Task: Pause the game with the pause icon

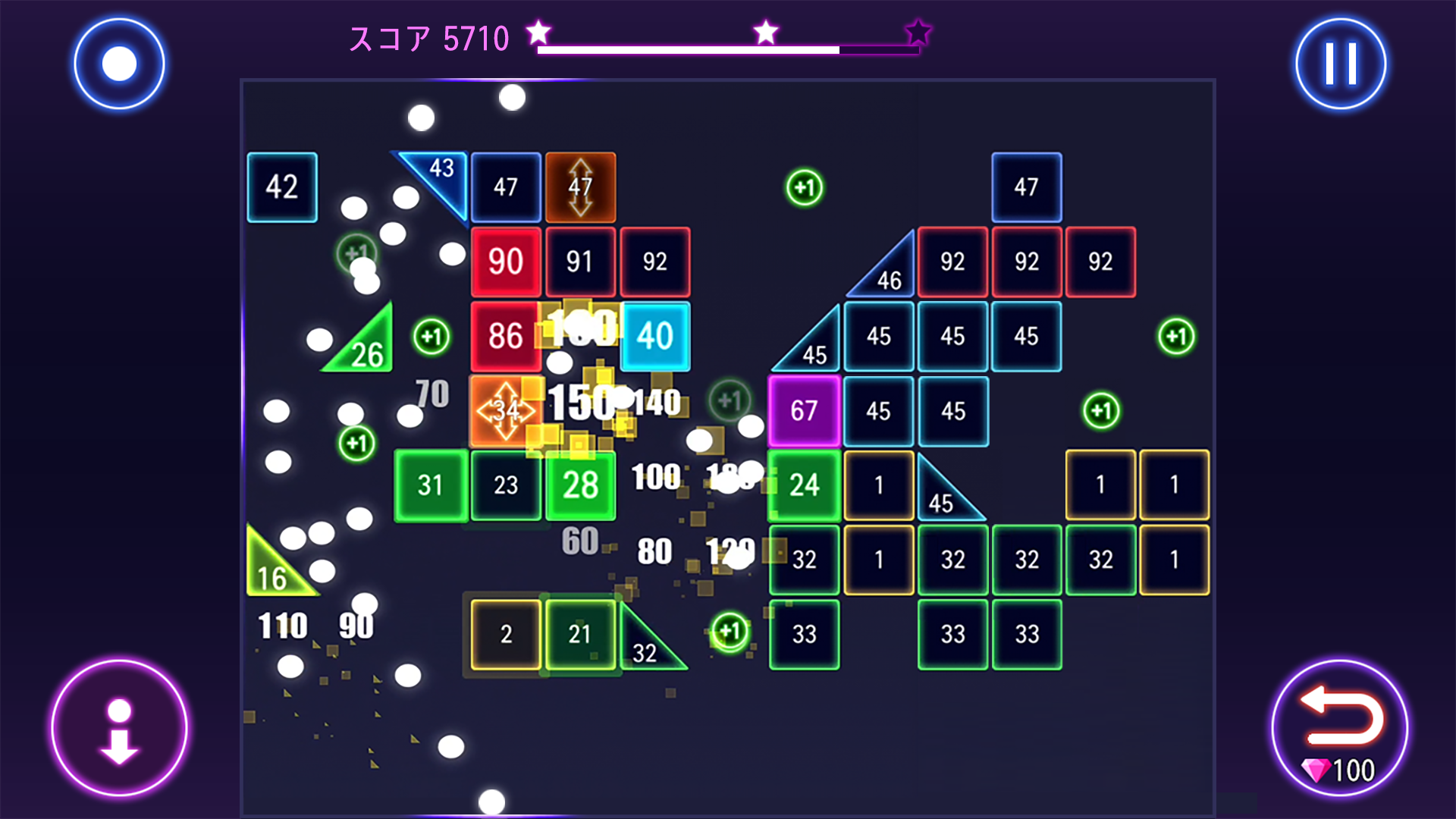Action: (1339, 63)
